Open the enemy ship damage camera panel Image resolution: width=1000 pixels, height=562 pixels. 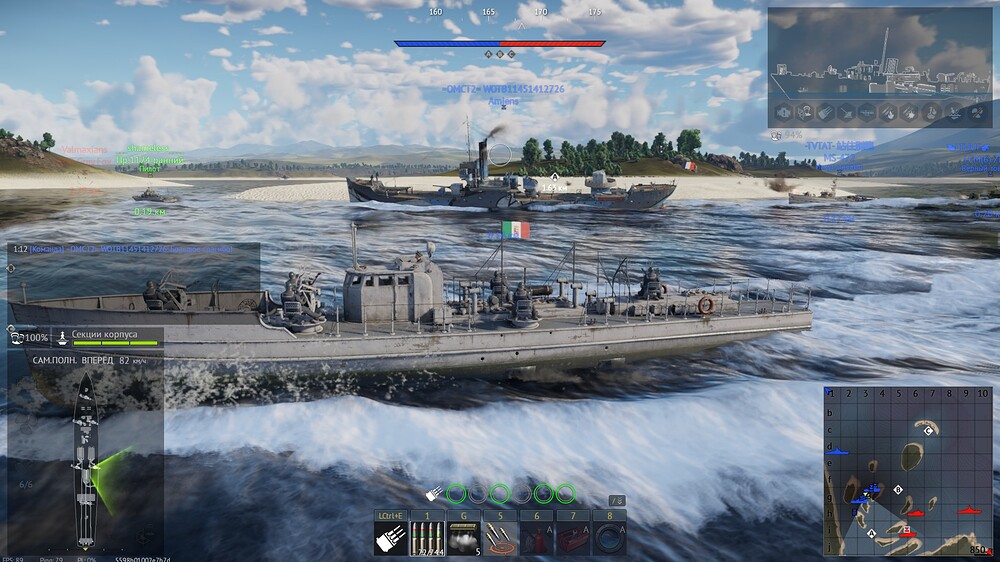click(879, 56)
